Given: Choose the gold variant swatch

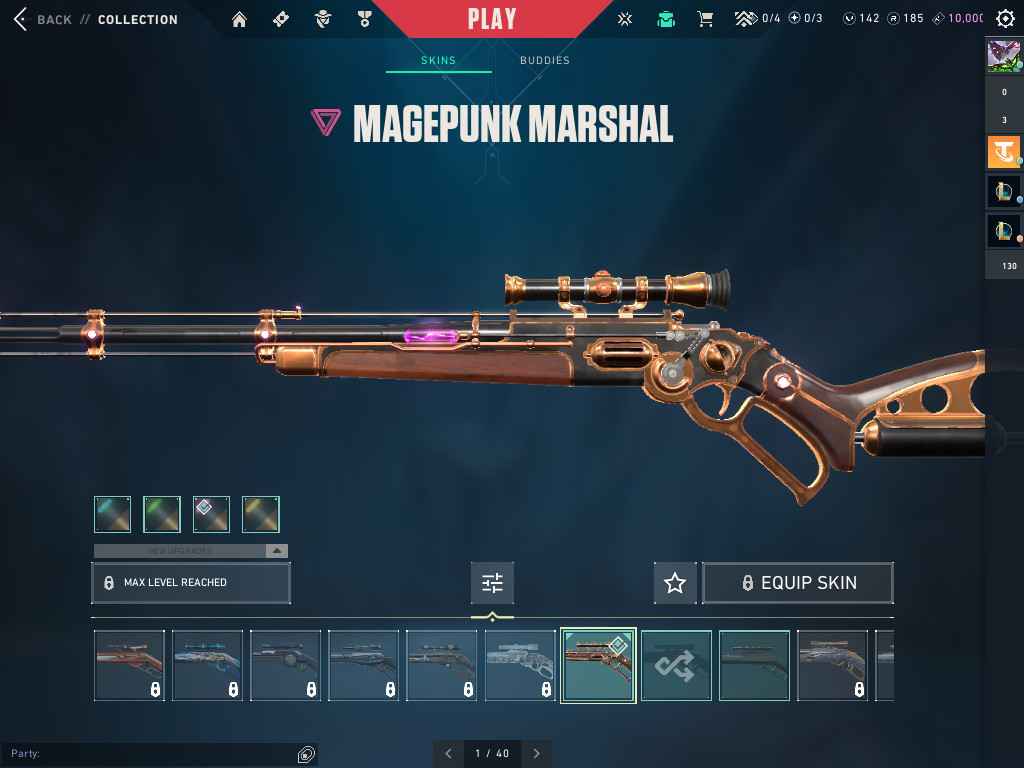Looking at the screenshot, I should (260, 514).
